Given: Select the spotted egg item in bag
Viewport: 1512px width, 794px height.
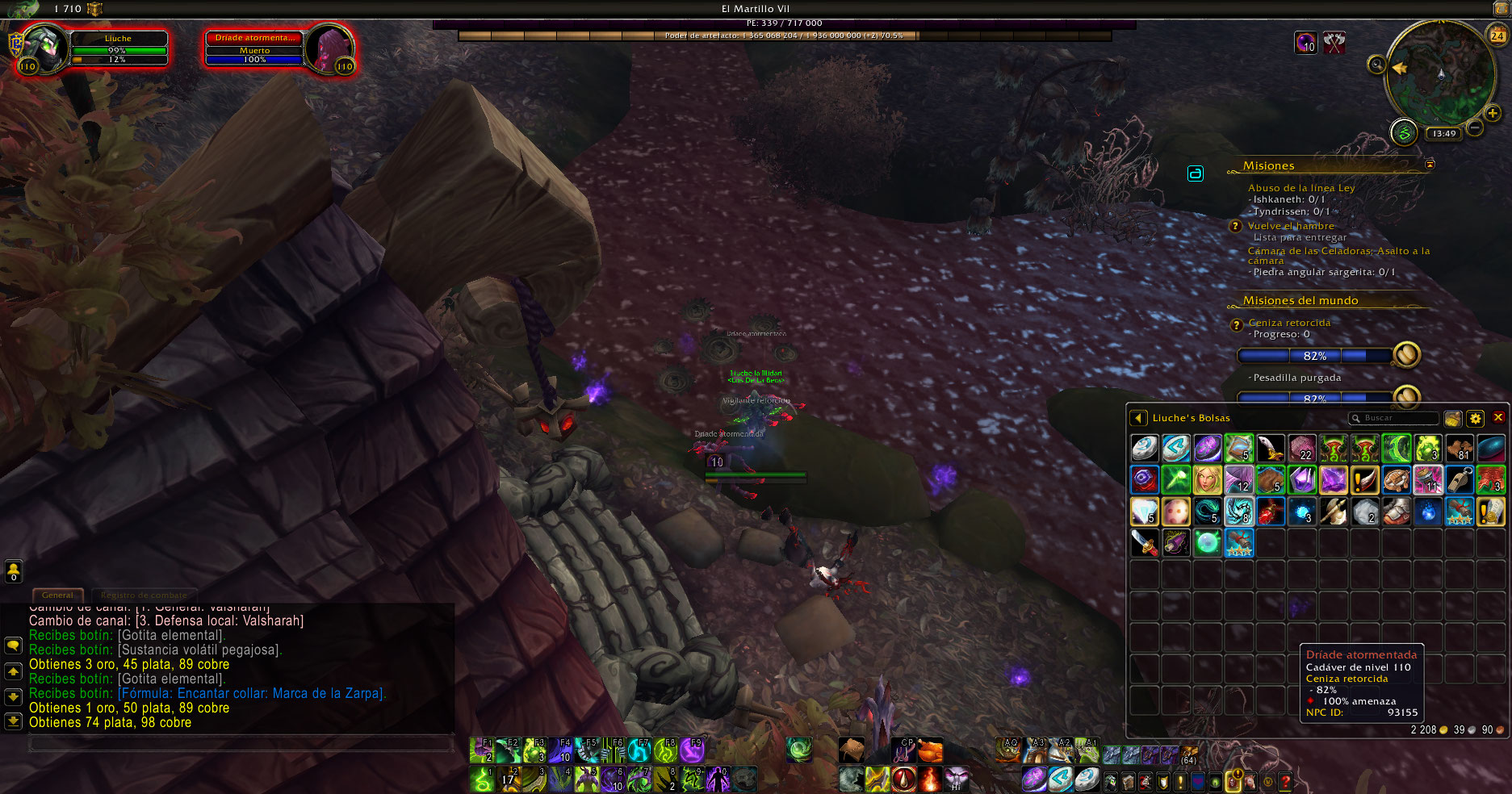Looking at the screenshot, I should click(x=1176, y=512).
